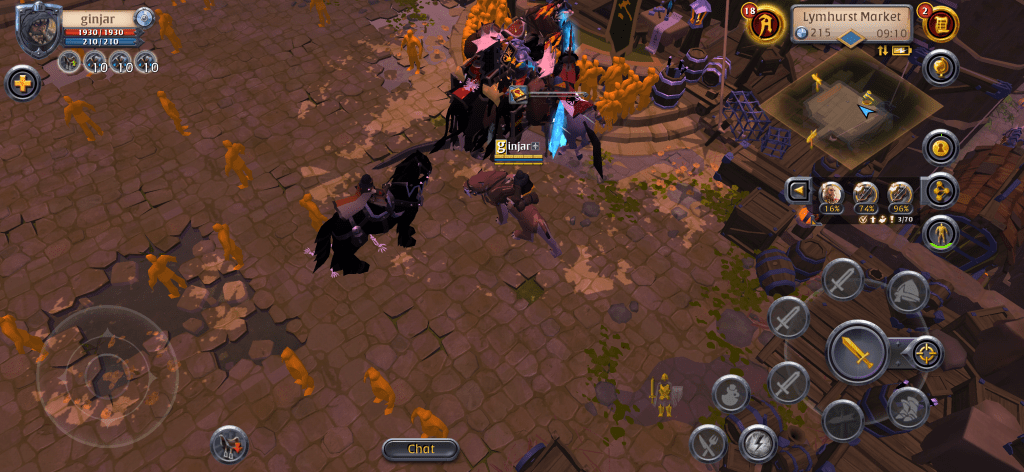Tap the fork and knife food slot
This screenshot has width=1024, height=472.
[709, 443]
